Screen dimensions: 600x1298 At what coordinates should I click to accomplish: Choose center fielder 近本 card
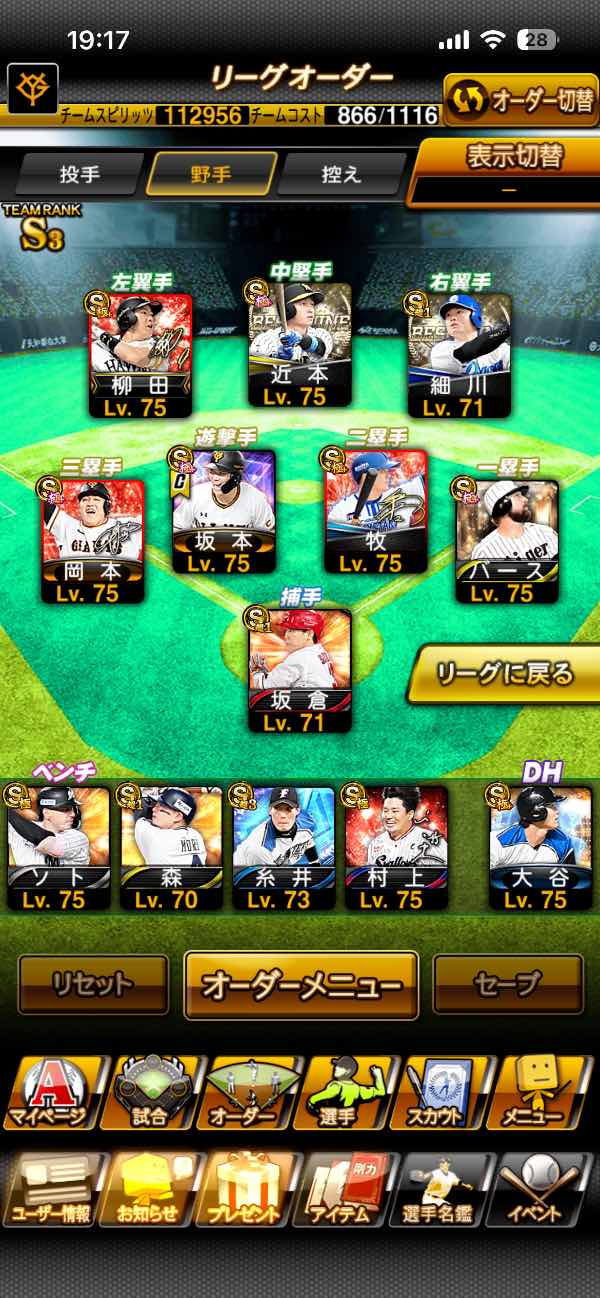click(x=299, y=345)
